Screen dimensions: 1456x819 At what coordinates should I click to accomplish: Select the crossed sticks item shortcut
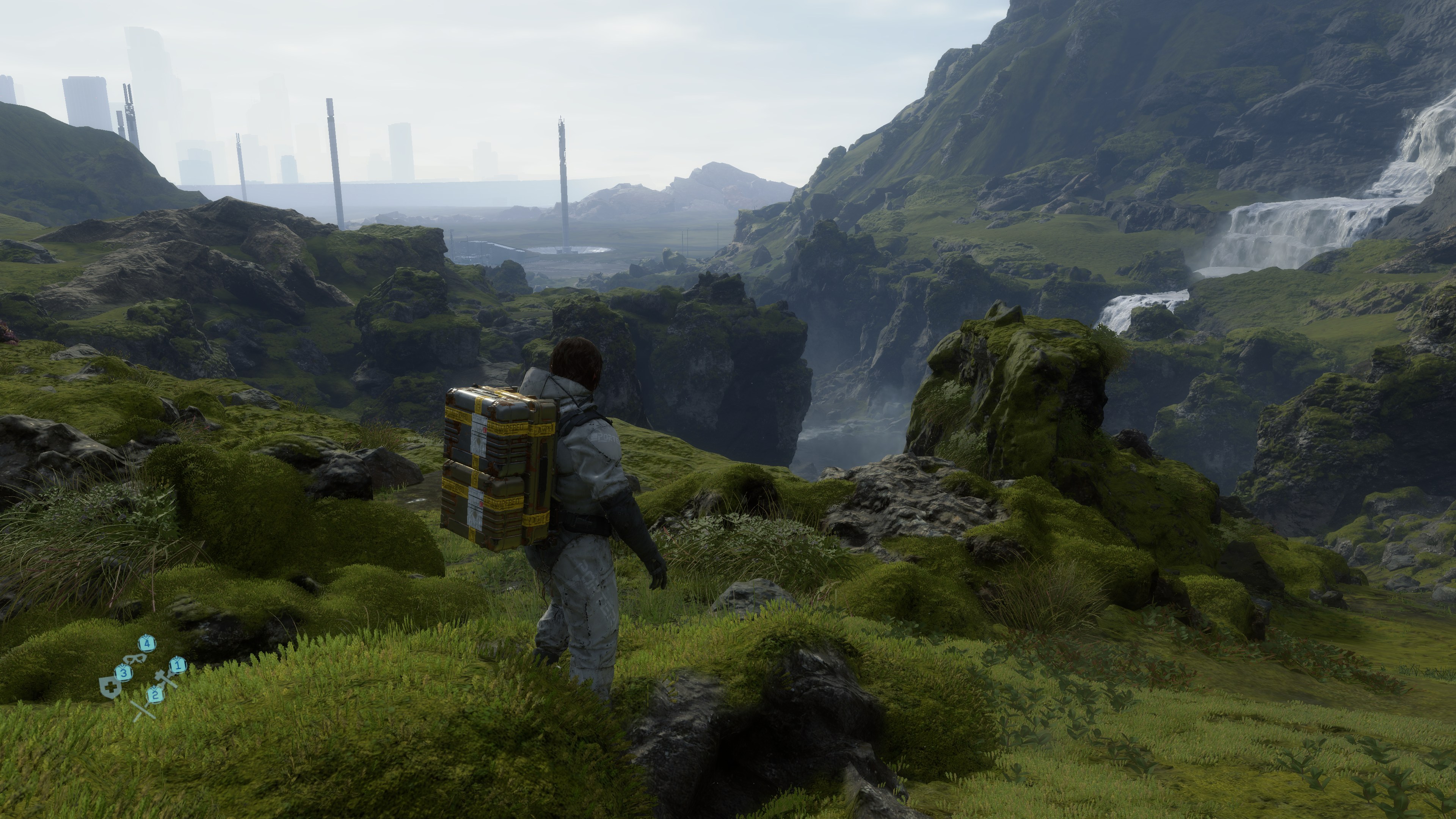click(x=144, y=710)
